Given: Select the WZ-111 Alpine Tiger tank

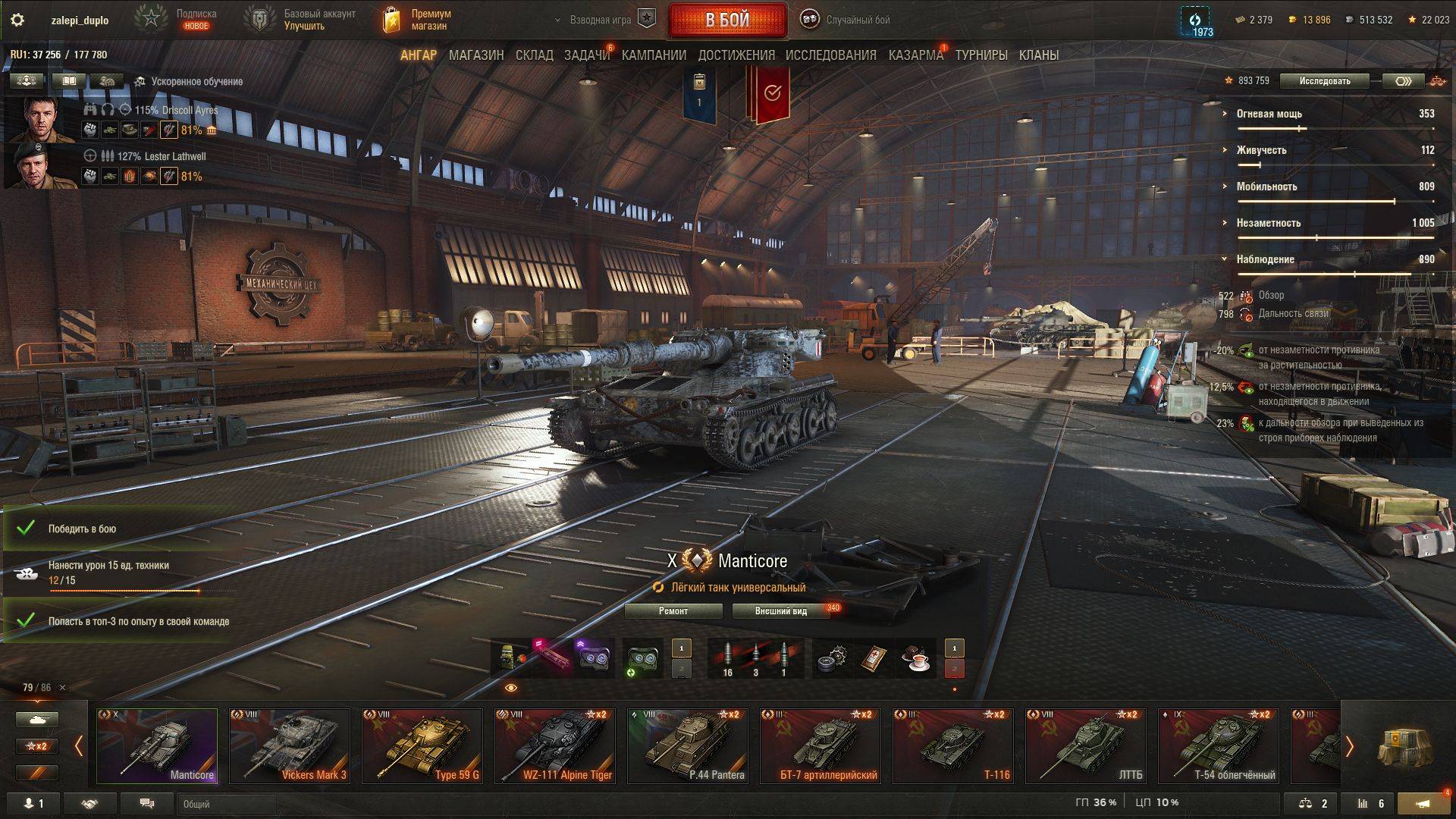Looking at the screenshot, I should click(x=555, y=745).
